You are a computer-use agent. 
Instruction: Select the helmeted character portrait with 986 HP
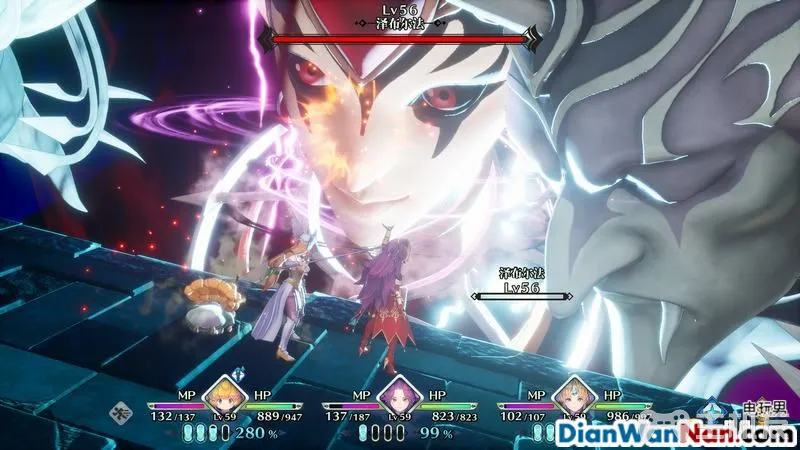(574, 394)
